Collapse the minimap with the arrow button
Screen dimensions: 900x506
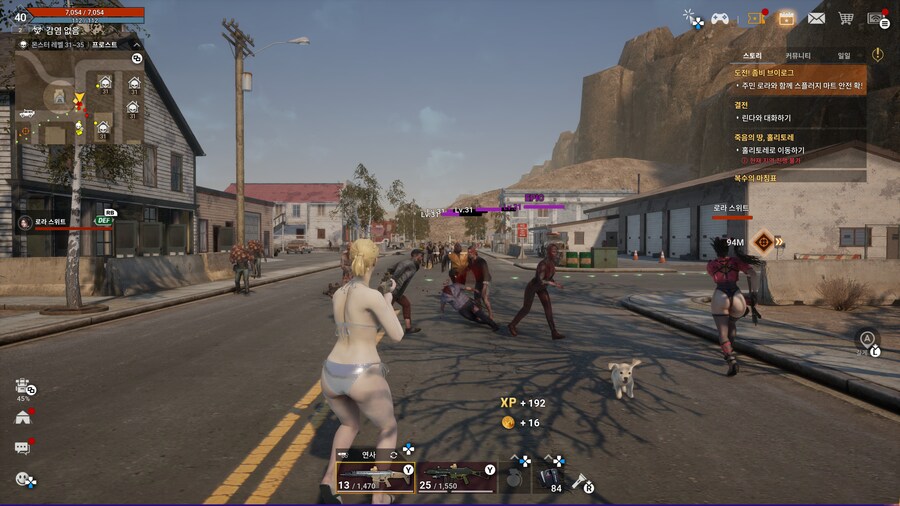point(137,44)
